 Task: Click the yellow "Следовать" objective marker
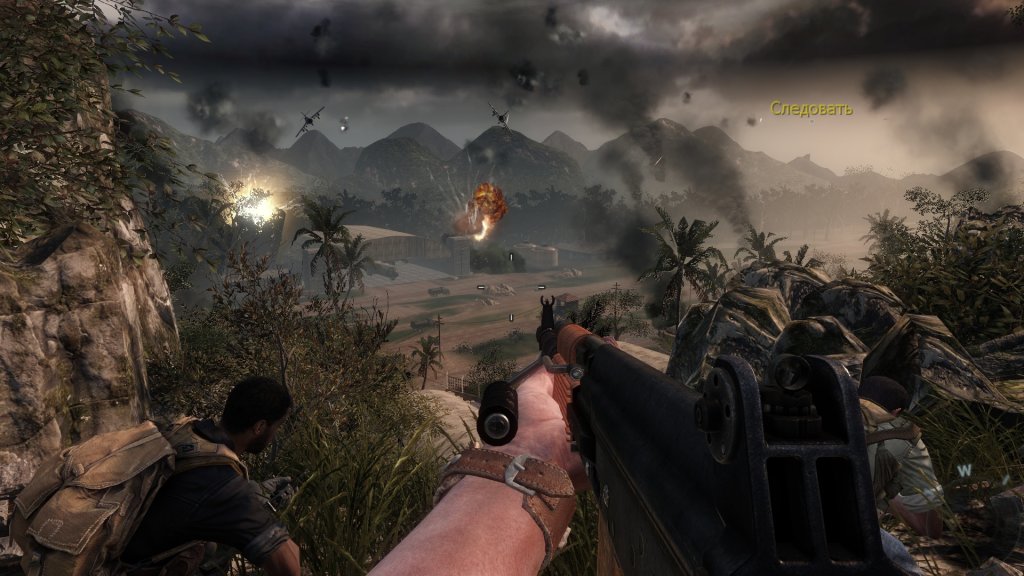click(x=811, y=109)
